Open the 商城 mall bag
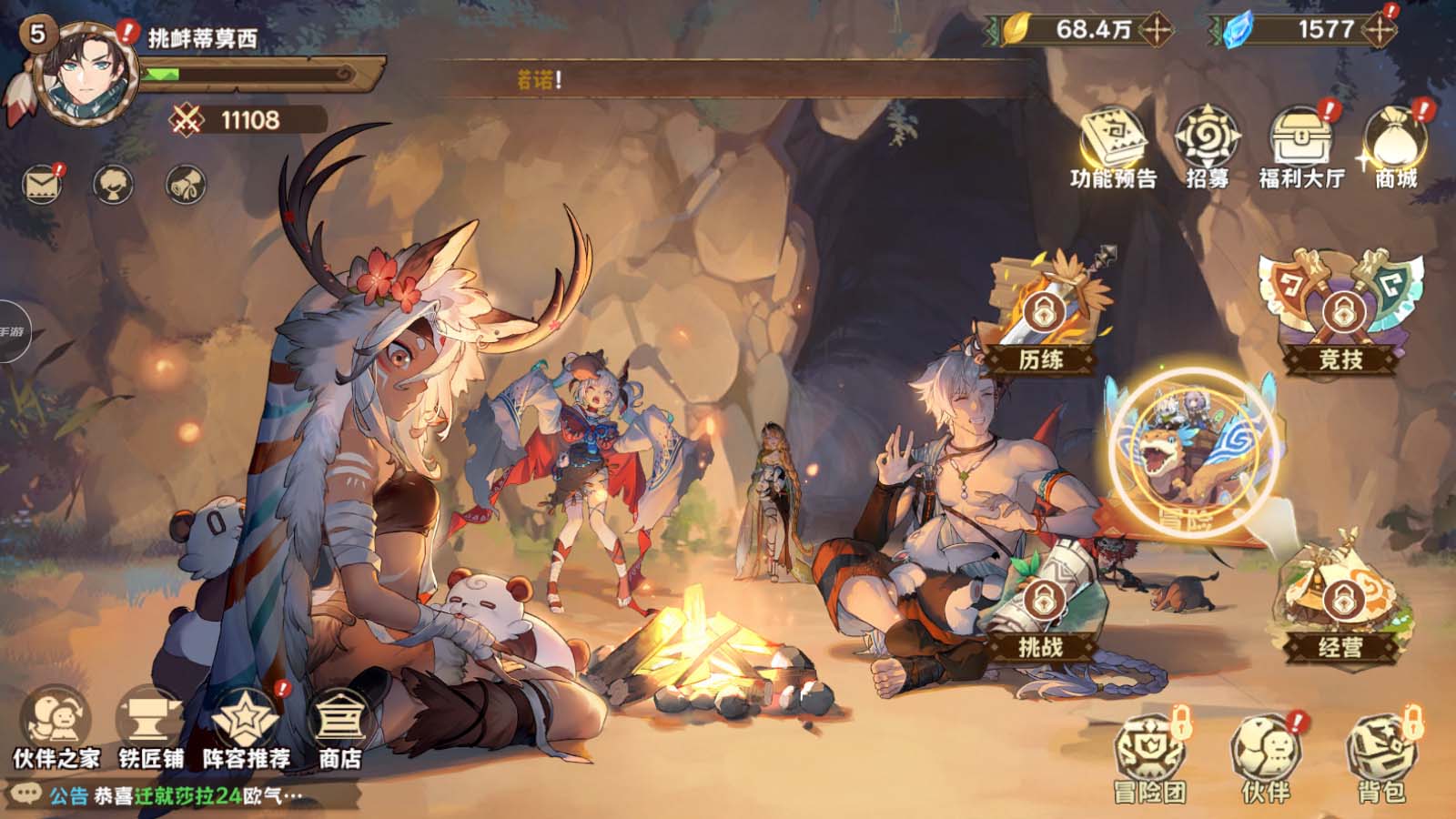Viewport: 1456px width, 819px height. [x=1396, y=147]
